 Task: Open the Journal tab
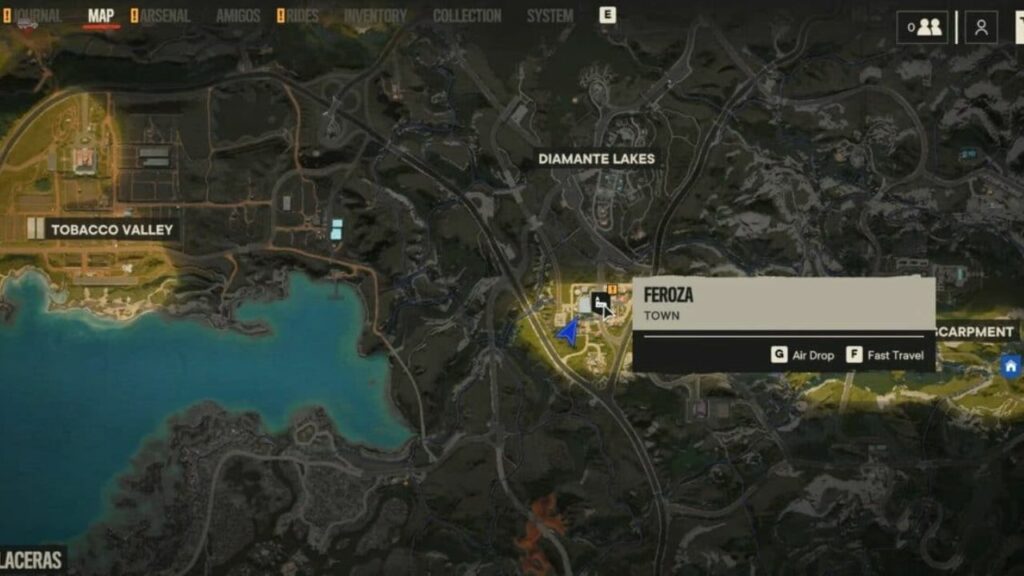(x=38, y=16)
